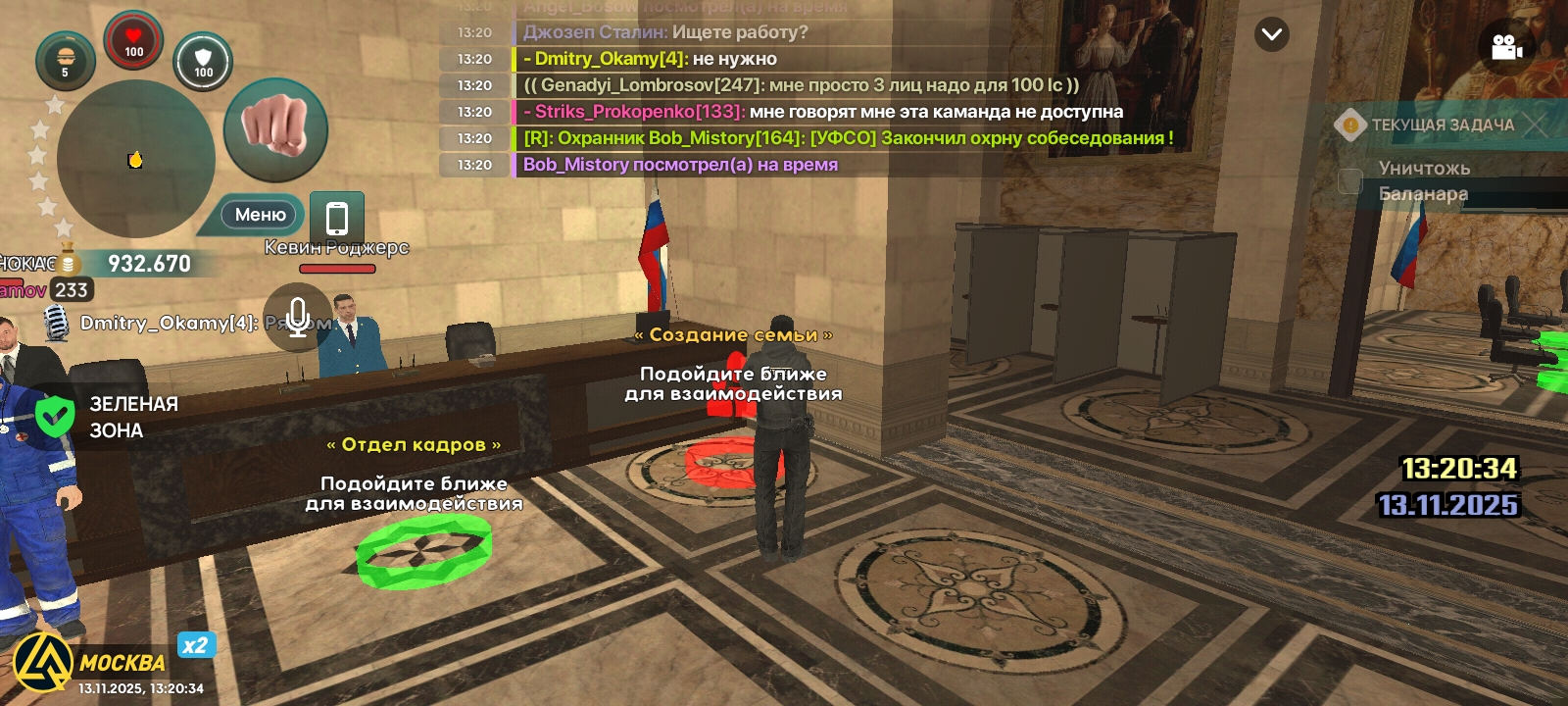This screenshot has height=706, width=1568.
Task: Tick the checkbox next to Уничтожь Баланара
Action: coord(1350,179)
